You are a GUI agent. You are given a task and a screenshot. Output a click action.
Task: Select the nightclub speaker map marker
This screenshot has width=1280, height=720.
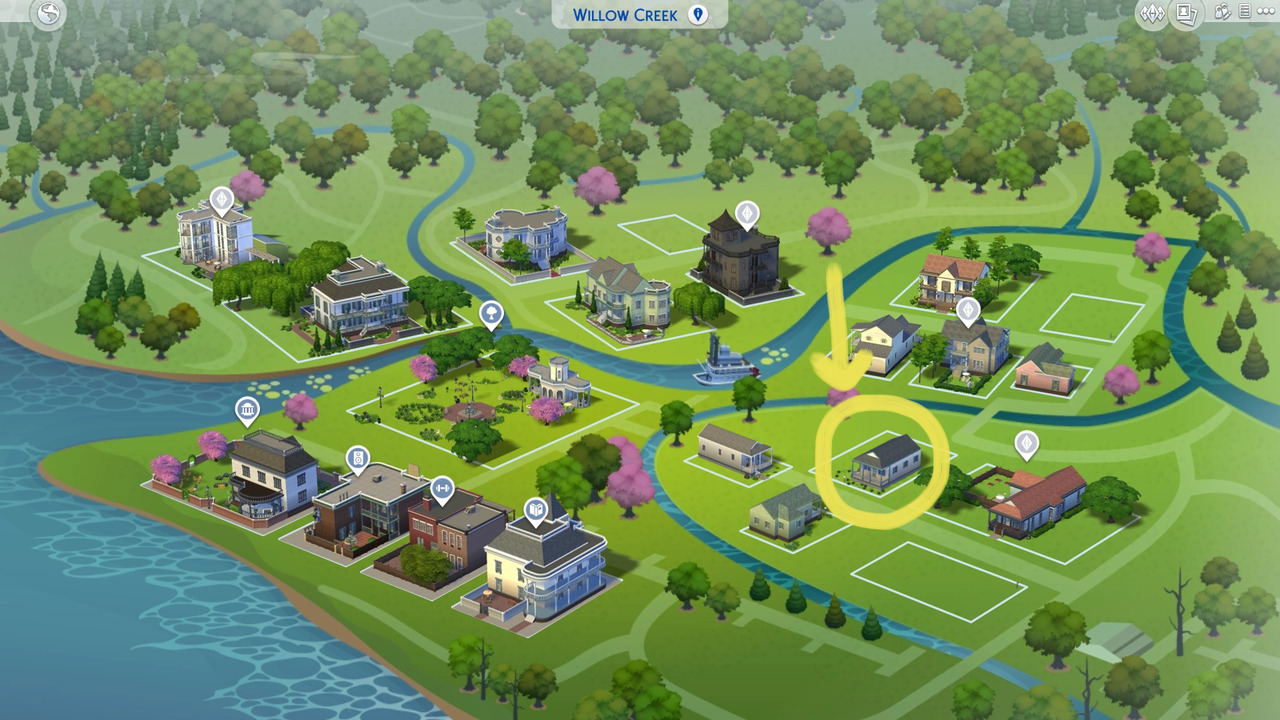point(358,459)
